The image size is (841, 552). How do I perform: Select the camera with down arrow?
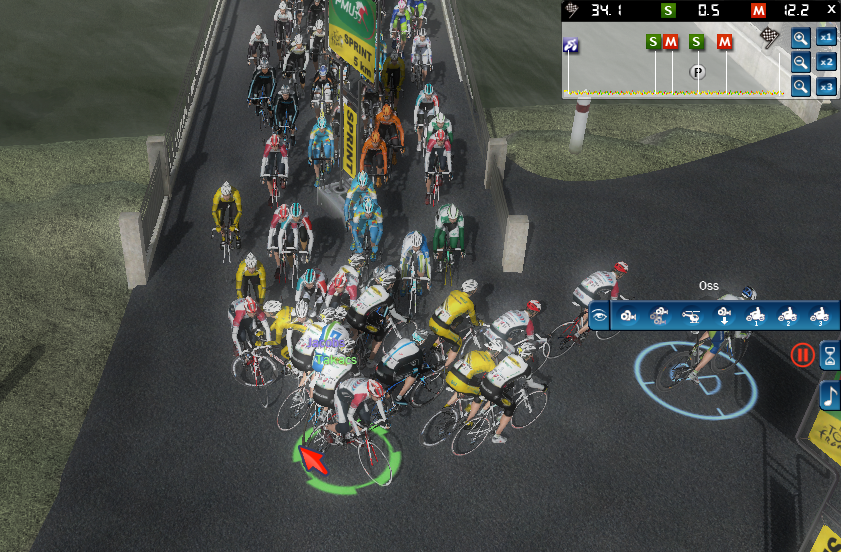(x=723, y=317)
